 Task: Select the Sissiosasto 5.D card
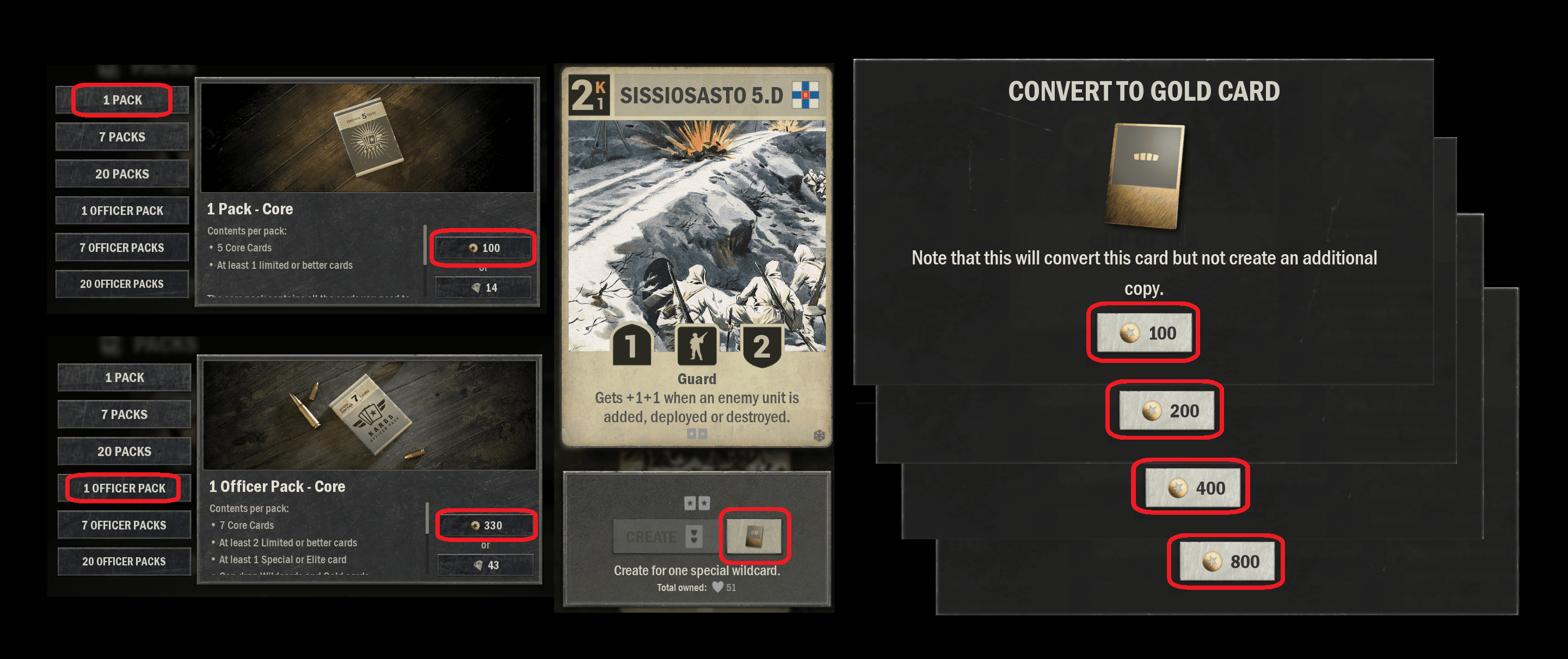click(696, 256)
